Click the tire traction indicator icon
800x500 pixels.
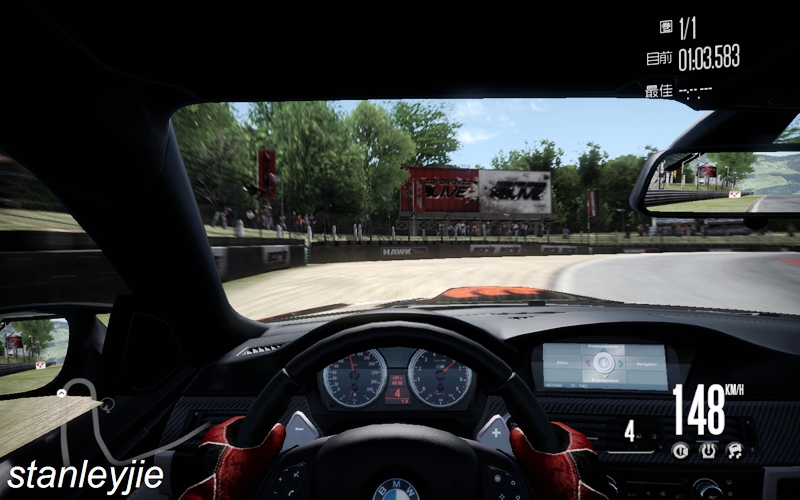tap(708, 451)
